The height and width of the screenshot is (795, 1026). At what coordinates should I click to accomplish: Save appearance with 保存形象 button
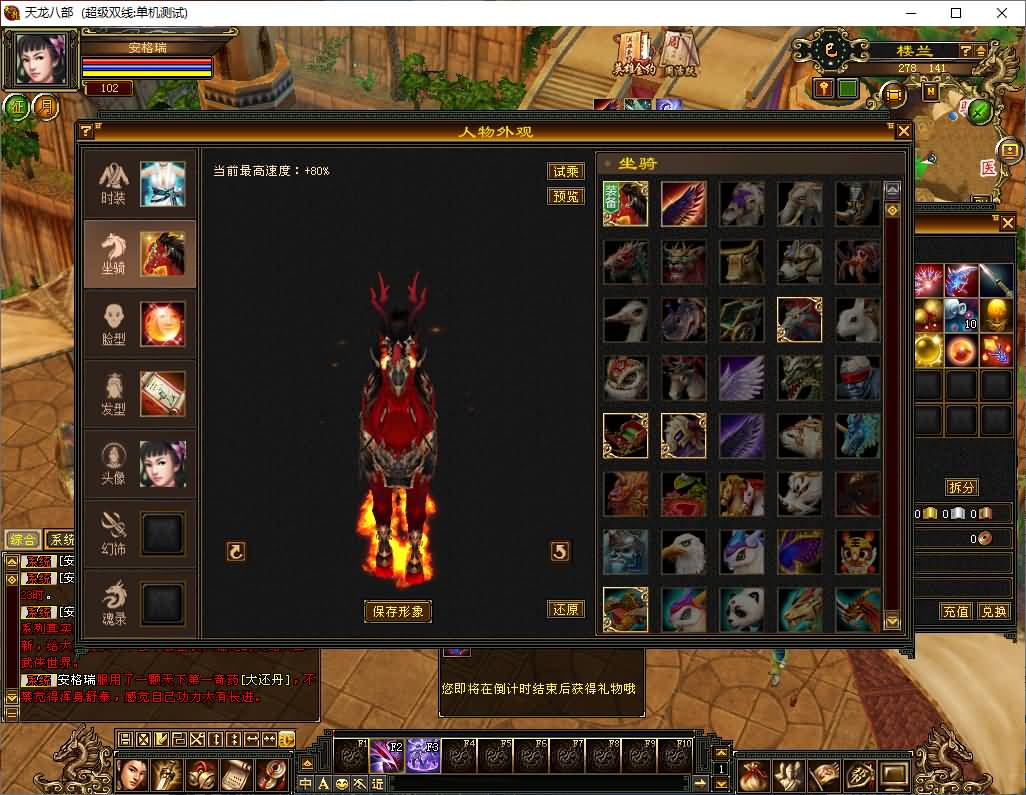398,611
